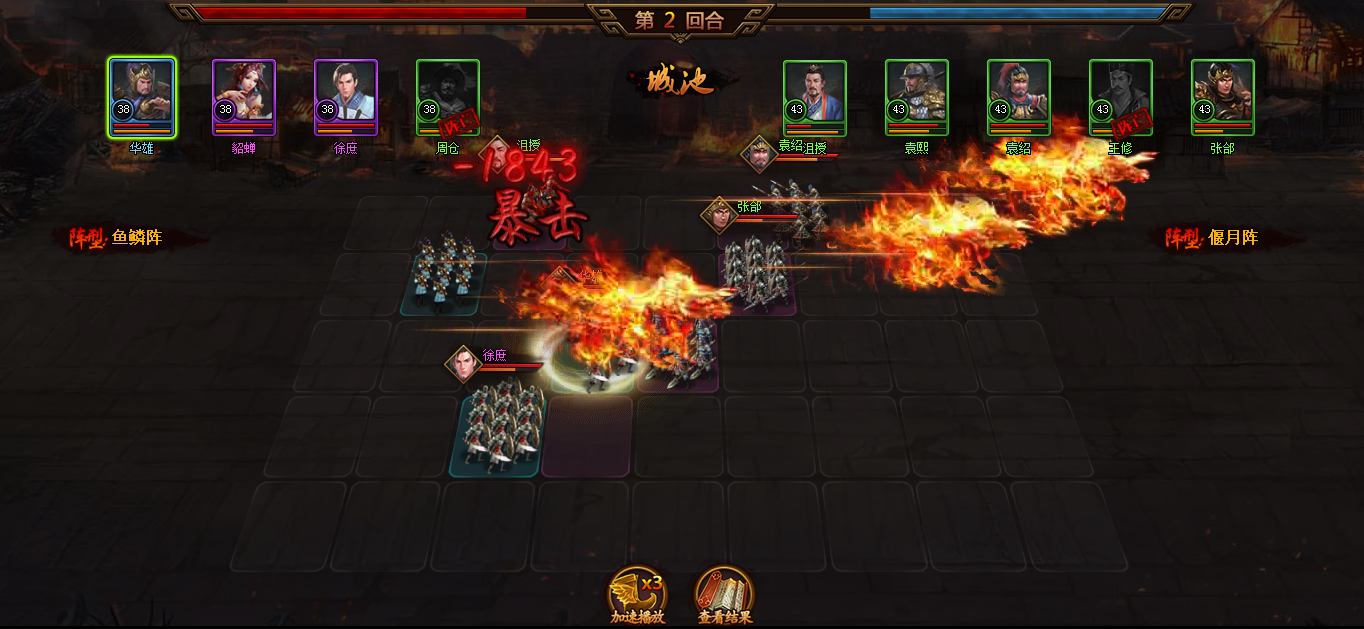Select the defeated 王修 portrait

[1121, 97]
